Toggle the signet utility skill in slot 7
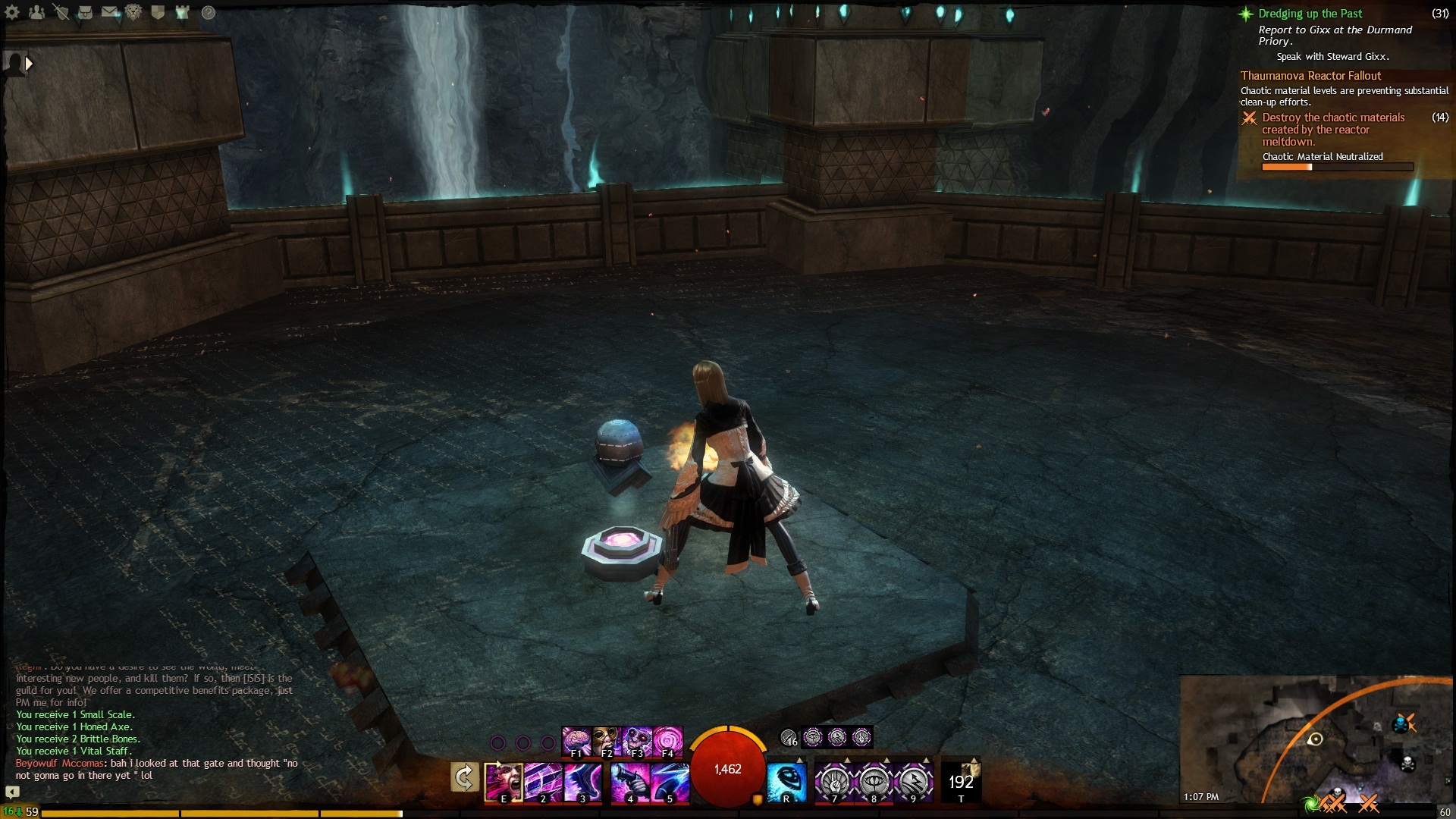Image resolution: width=1456 pixels, height=819 pixels. pyautogui.click(x=835, y=783)
